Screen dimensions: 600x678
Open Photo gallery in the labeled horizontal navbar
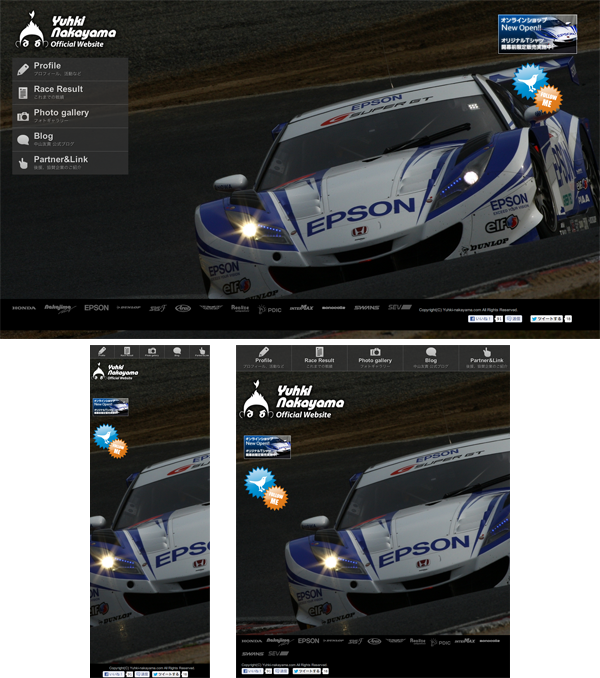pyautogui.click(x=375, y=357)
